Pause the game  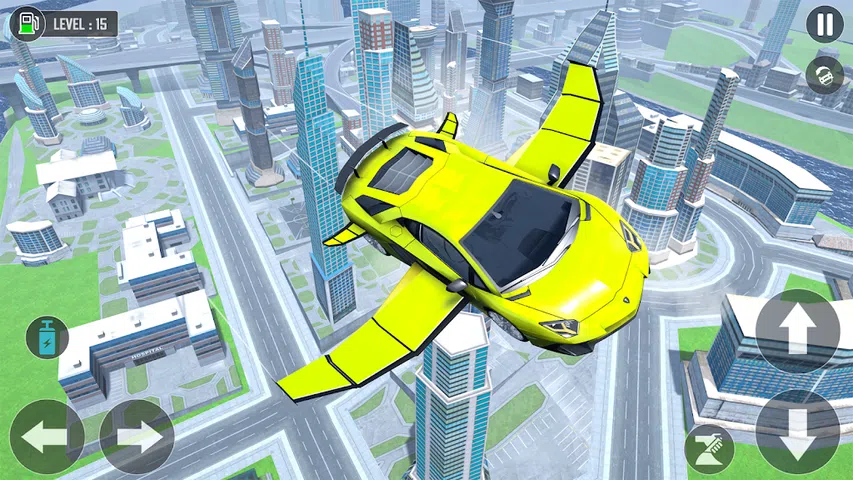[x=825, y=24]
